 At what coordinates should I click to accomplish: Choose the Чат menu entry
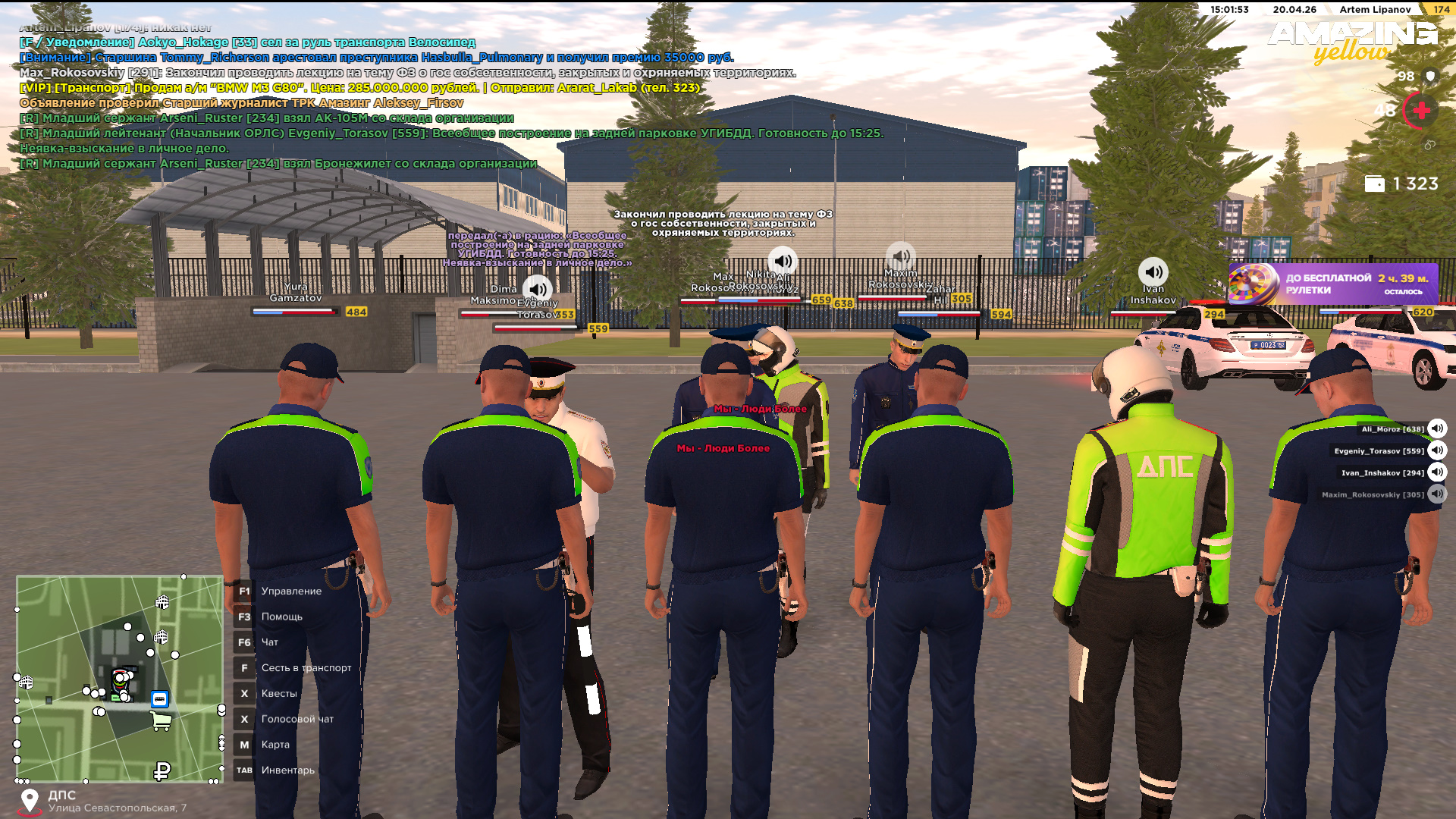[269, 642]
